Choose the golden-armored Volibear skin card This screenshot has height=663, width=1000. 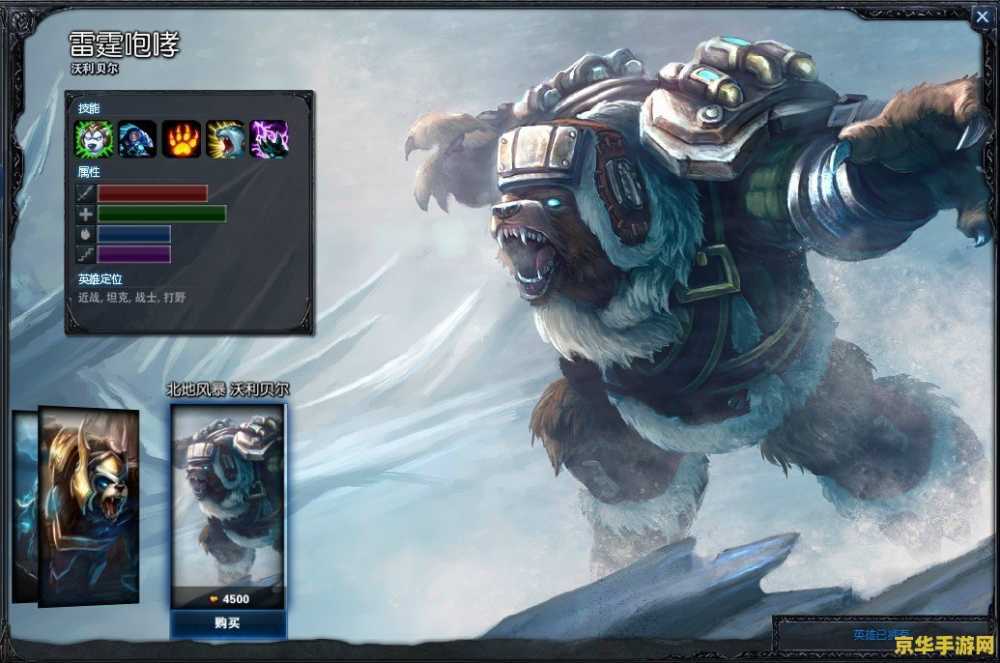click(x=89, y=505)
